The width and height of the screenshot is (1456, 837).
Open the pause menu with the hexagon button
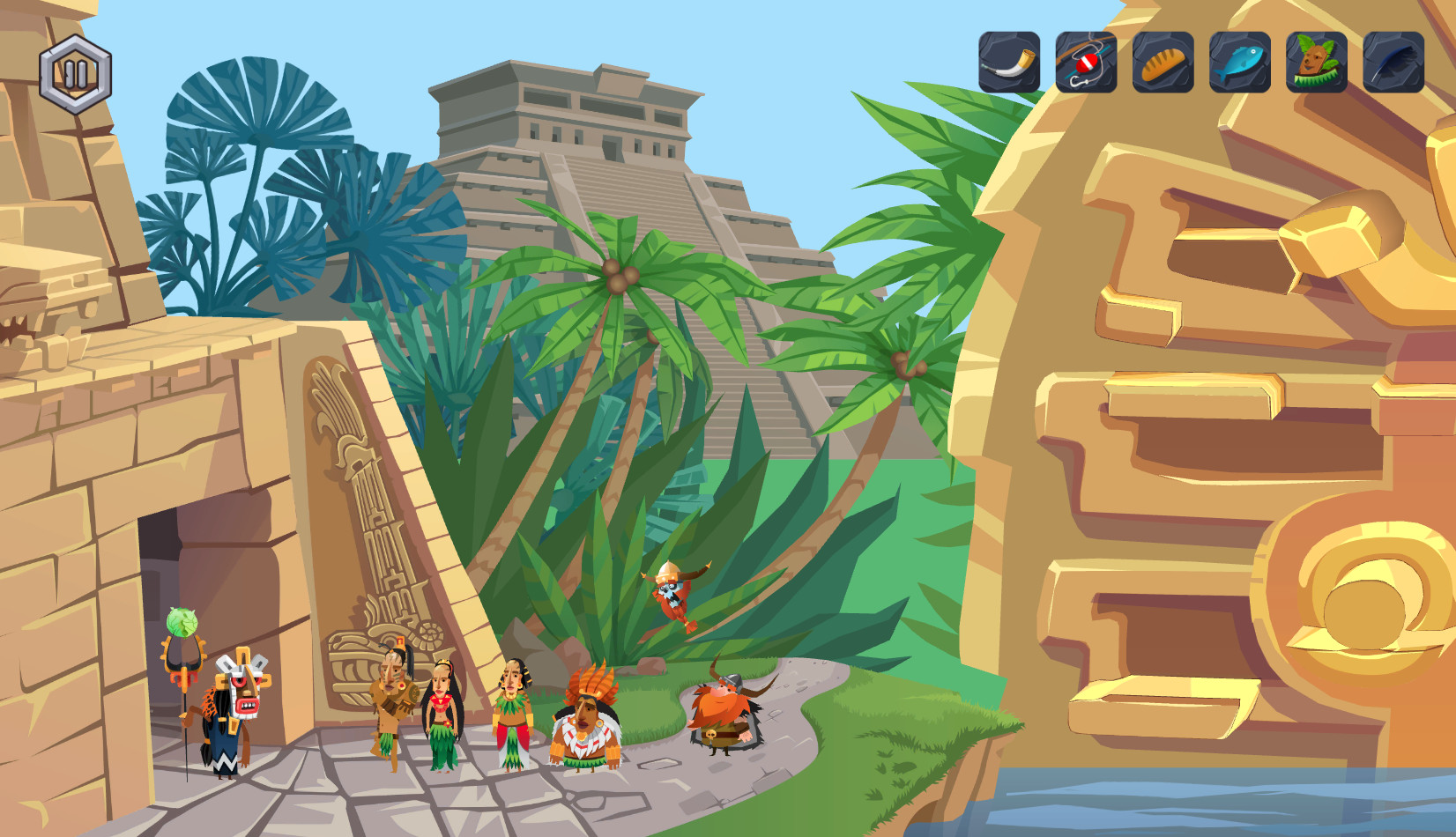tap(76, 72)
